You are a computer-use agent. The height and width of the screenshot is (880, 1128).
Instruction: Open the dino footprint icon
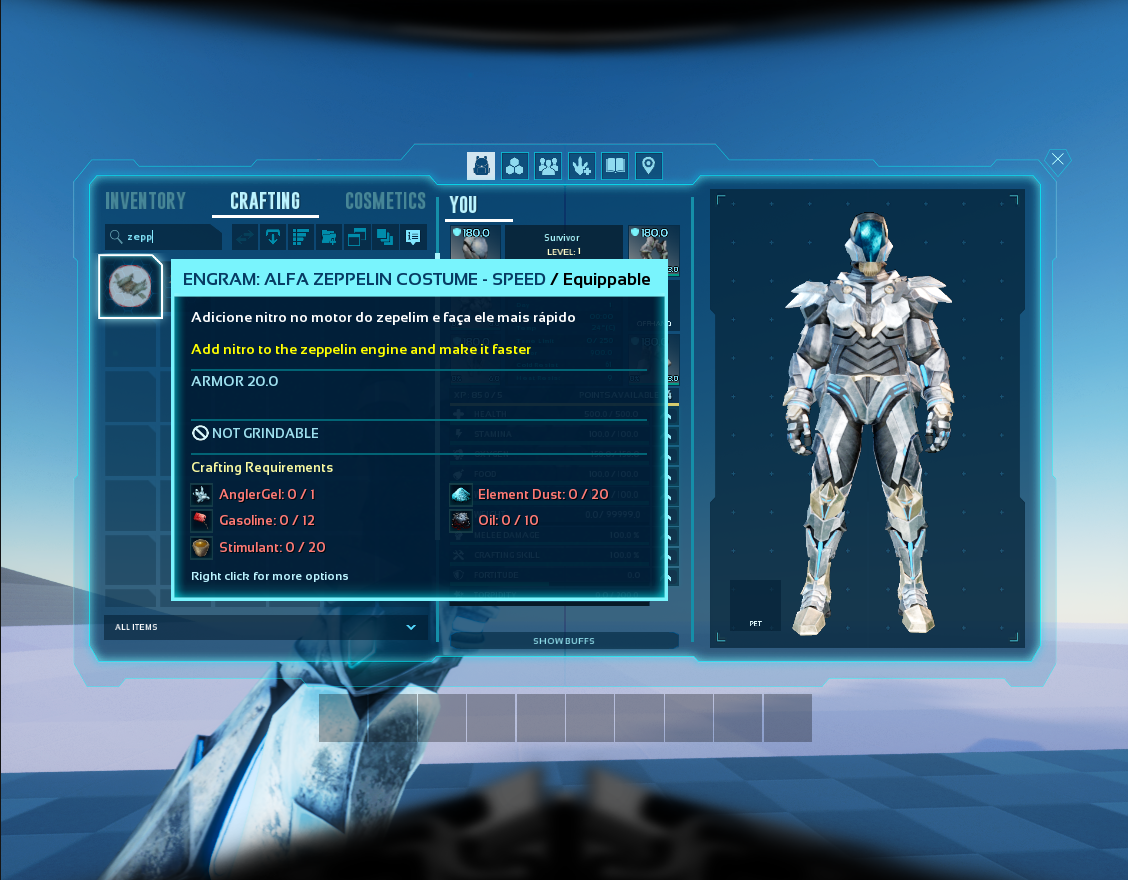click(582, 166)
